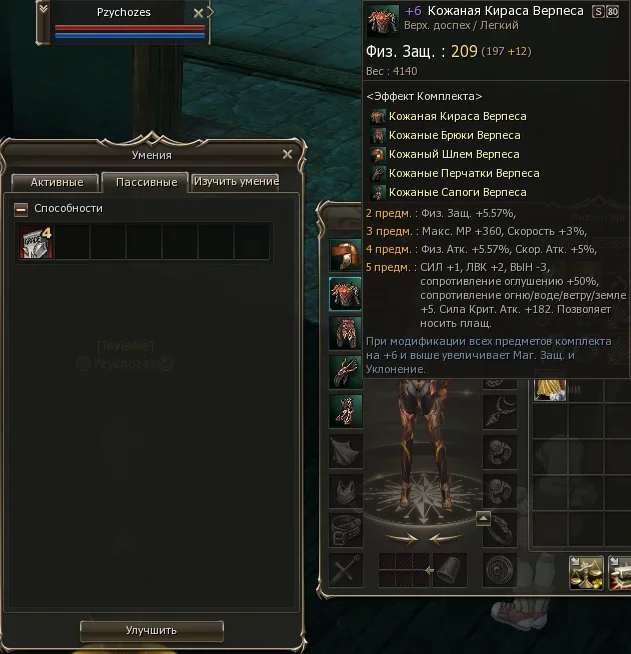631x654 pixels.
Task: Select the belt equipment slot
Action: point(346,527)
